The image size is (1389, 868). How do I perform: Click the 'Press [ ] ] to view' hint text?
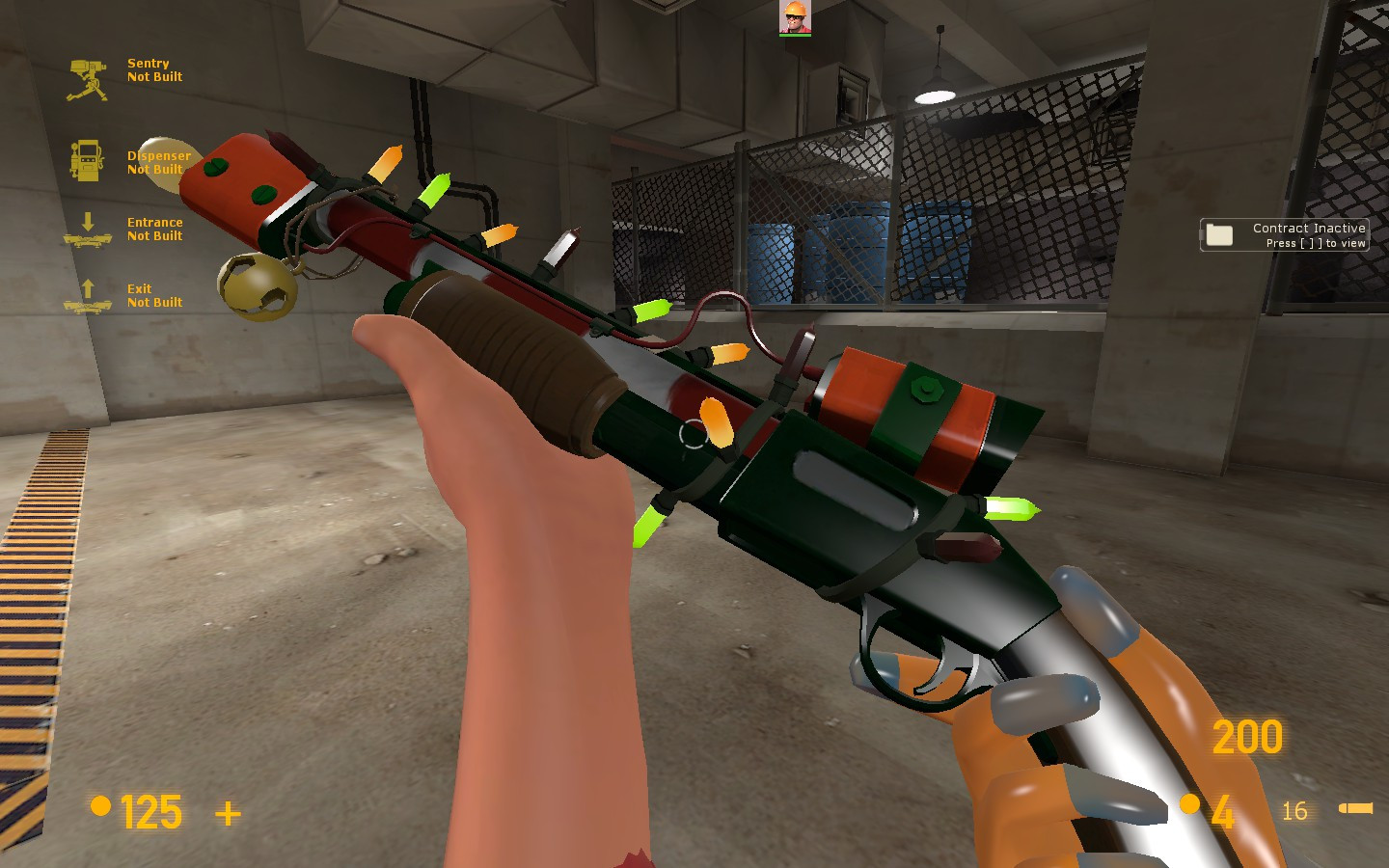point(1315,244)
